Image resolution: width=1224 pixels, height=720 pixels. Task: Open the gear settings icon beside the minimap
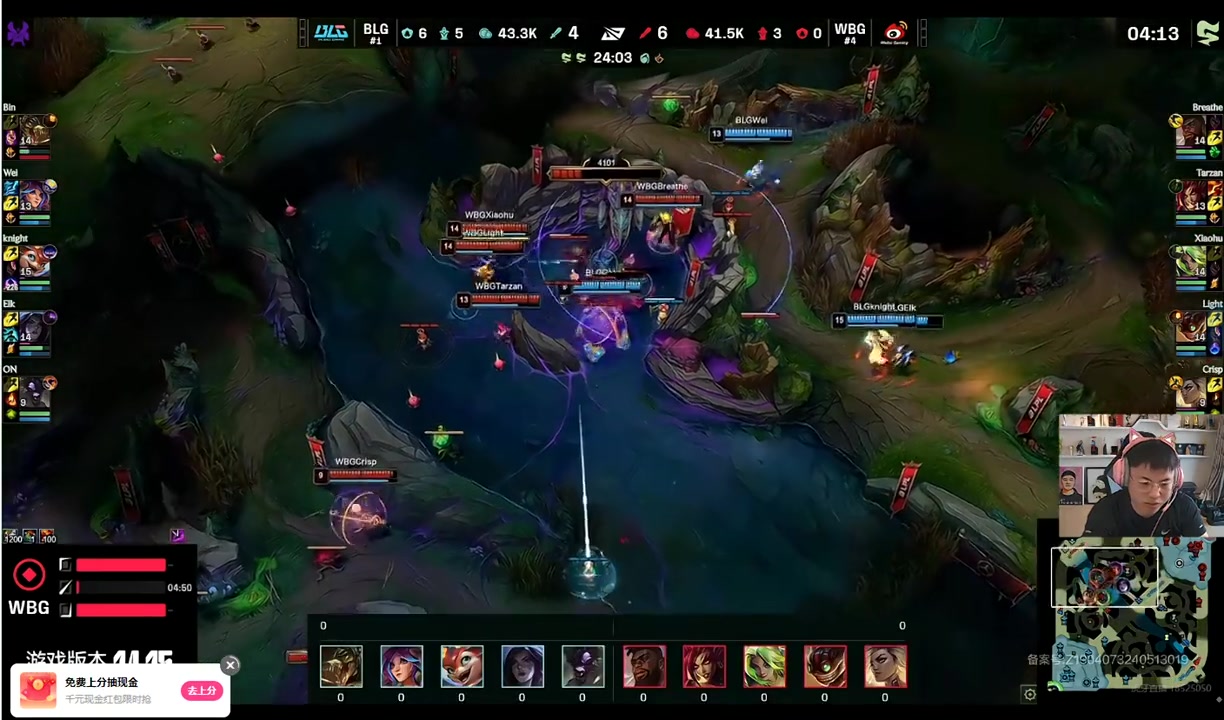pos(1029,694)
